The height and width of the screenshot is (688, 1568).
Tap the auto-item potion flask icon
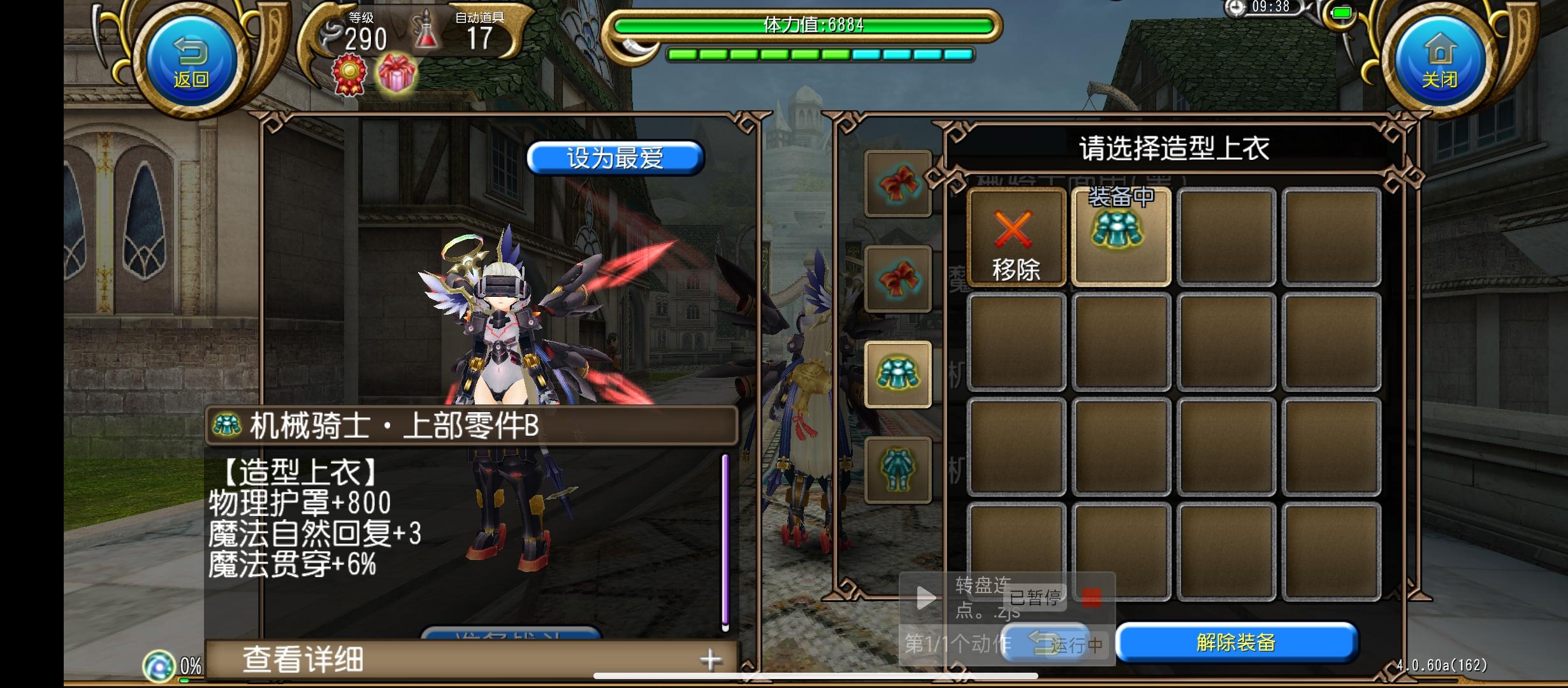(426, 33)
